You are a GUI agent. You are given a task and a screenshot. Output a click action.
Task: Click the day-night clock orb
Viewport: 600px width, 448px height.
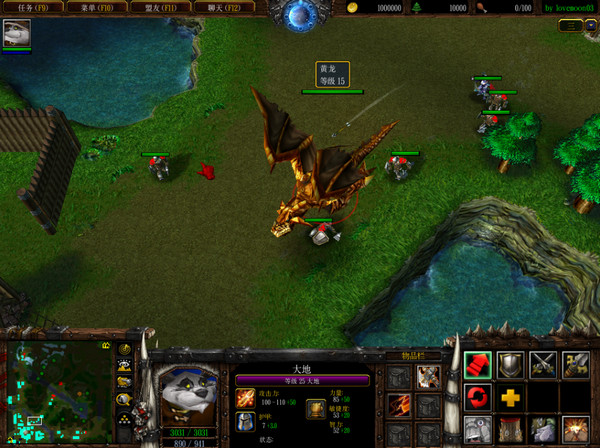point(299,13)
